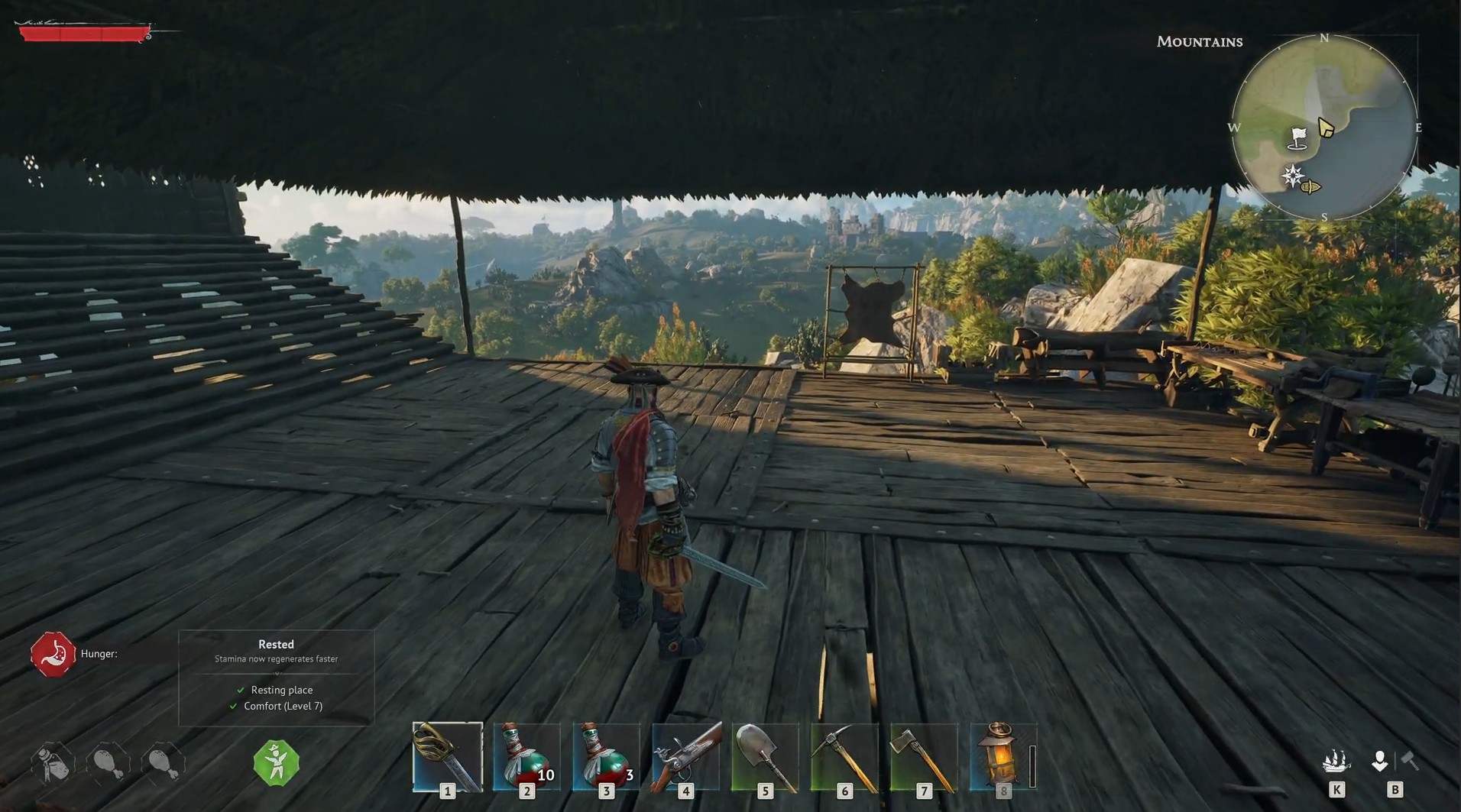Viewport: 1461px width, 812px height.
Task: Select the boat marker on the minimap
Action: click(x=1311, y=187)
